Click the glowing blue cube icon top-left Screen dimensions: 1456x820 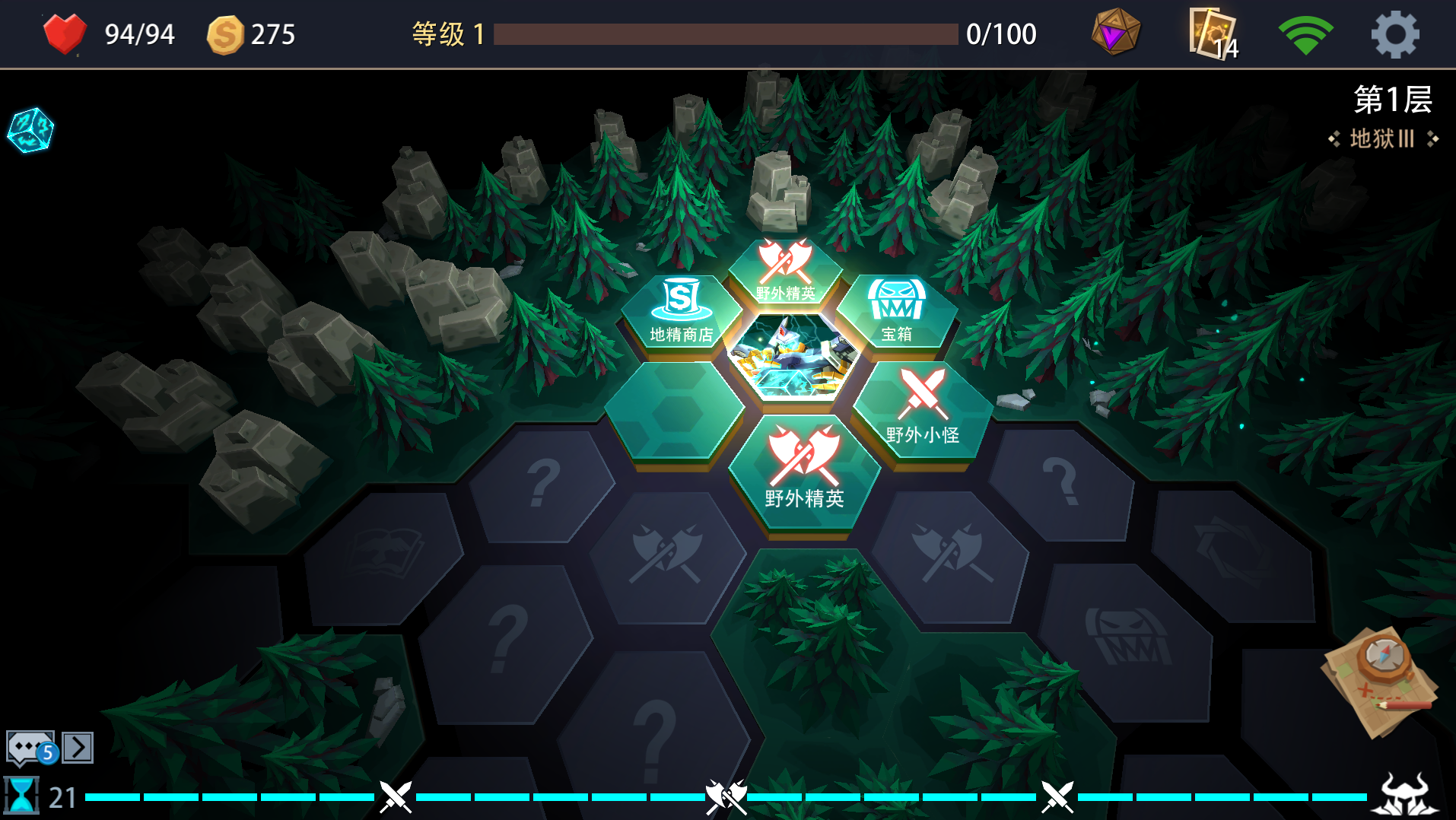click(x=29, y=129)
